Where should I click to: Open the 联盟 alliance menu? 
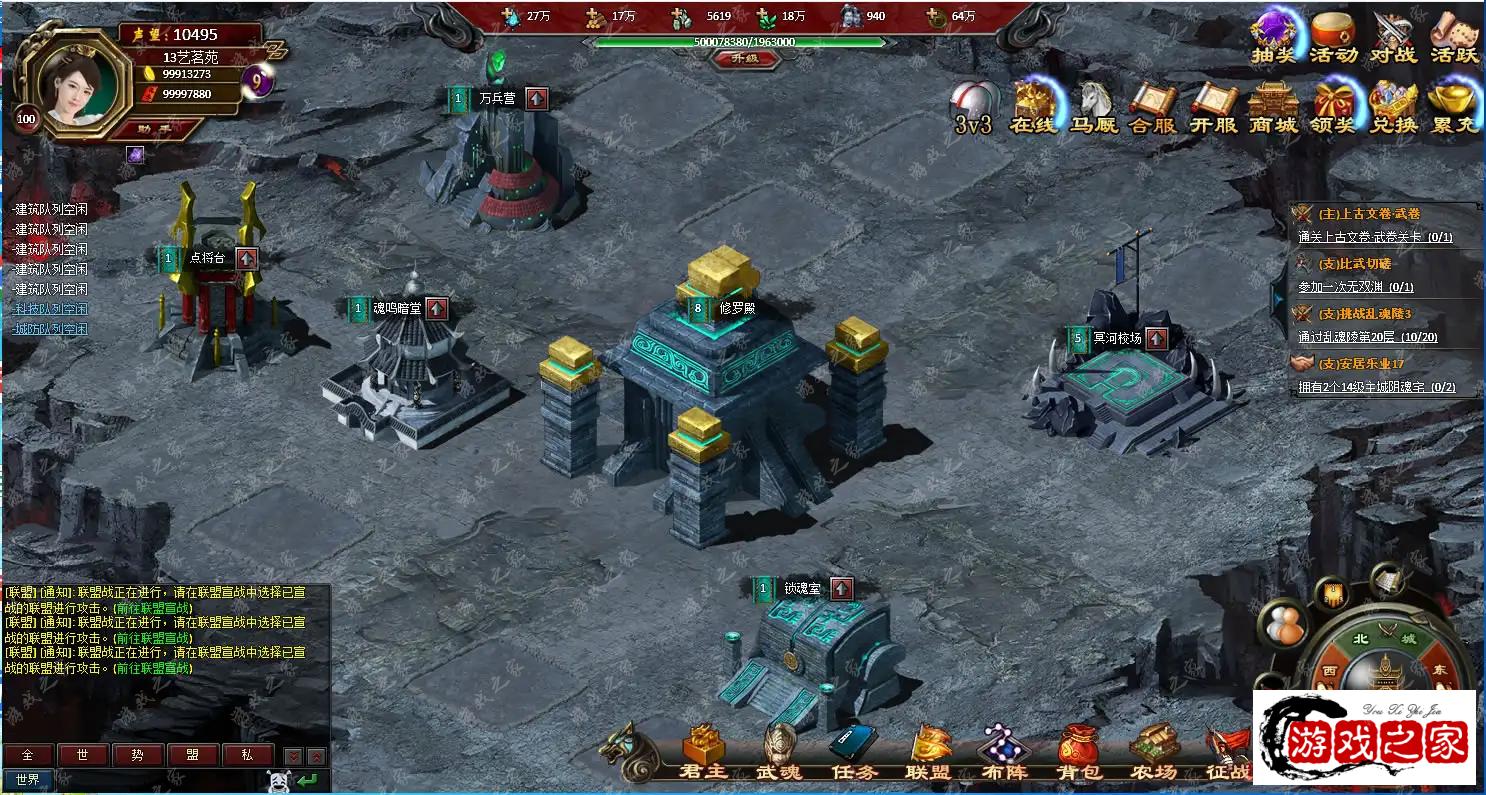[928, 753]
